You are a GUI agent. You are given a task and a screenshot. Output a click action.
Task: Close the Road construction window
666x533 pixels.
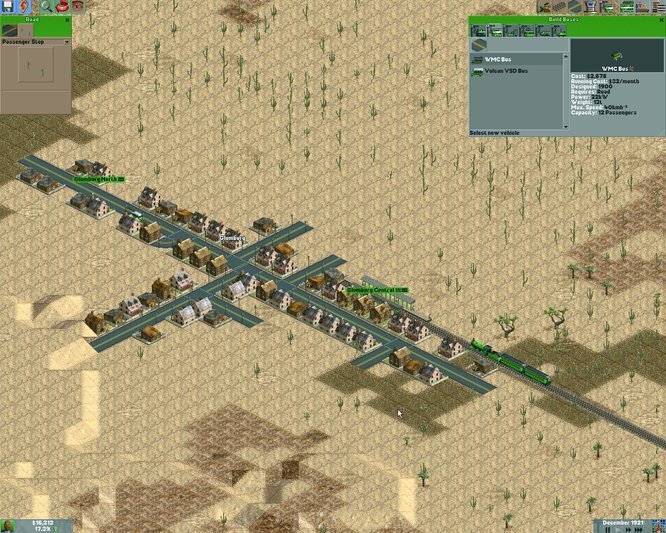coord(67,20)
